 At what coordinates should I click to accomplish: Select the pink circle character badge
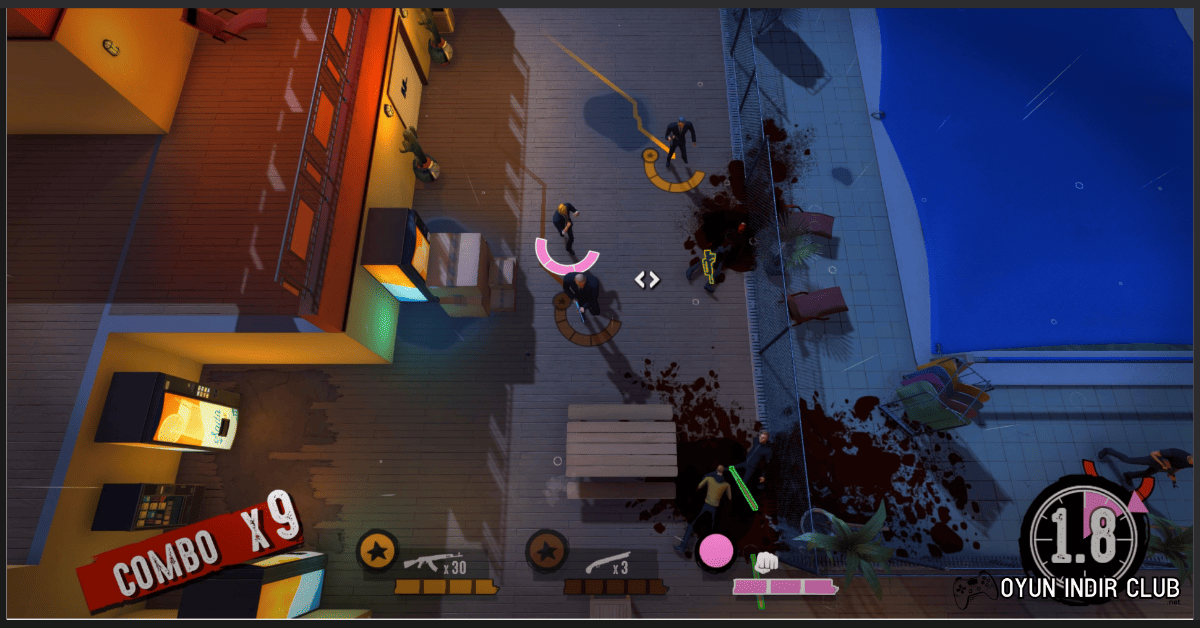pyautogui.click(x=716, y=550)
